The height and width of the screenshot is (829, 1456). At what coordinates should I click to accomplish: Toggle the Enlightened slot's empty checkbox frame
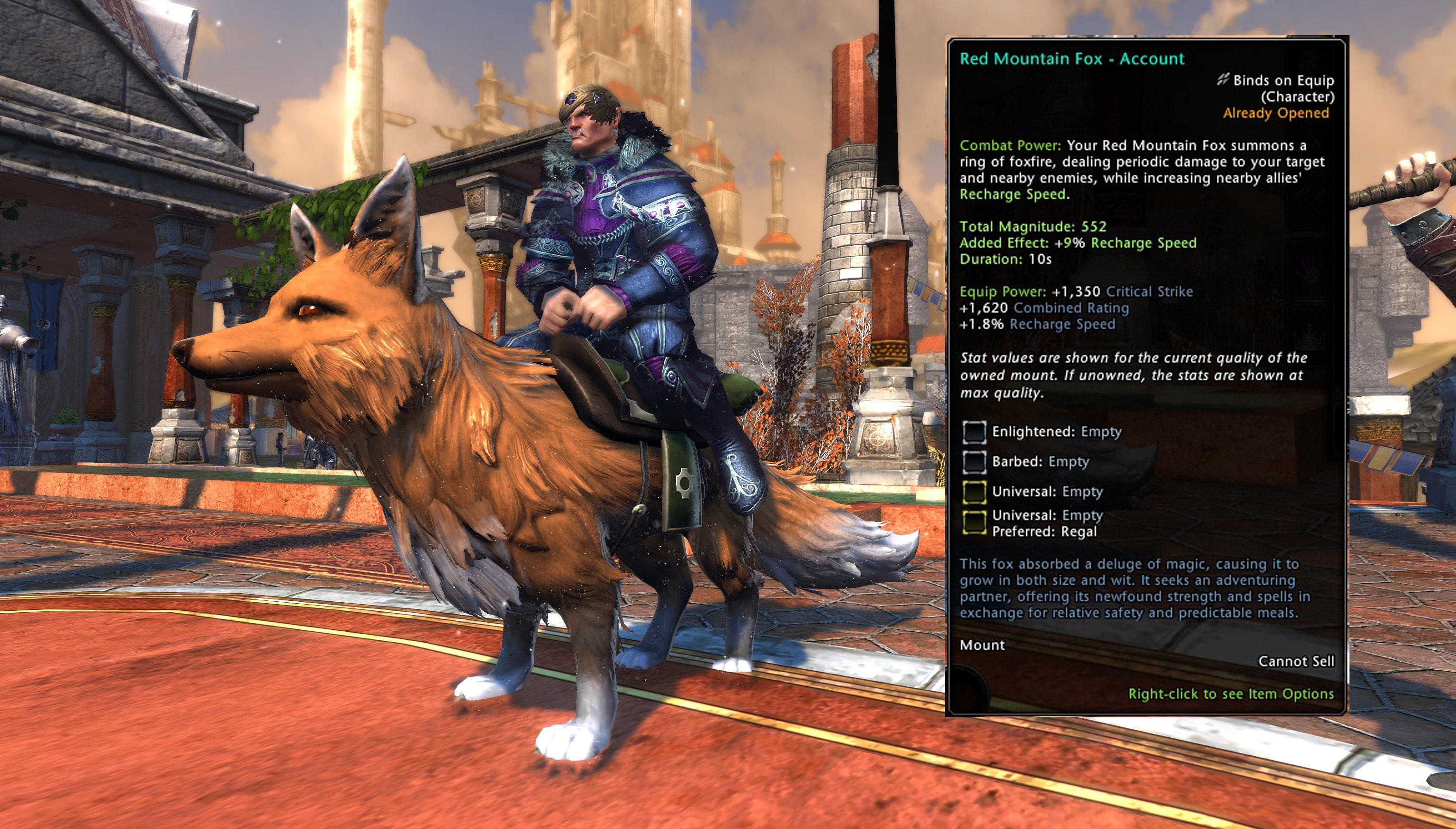click(x=975, y=432)
